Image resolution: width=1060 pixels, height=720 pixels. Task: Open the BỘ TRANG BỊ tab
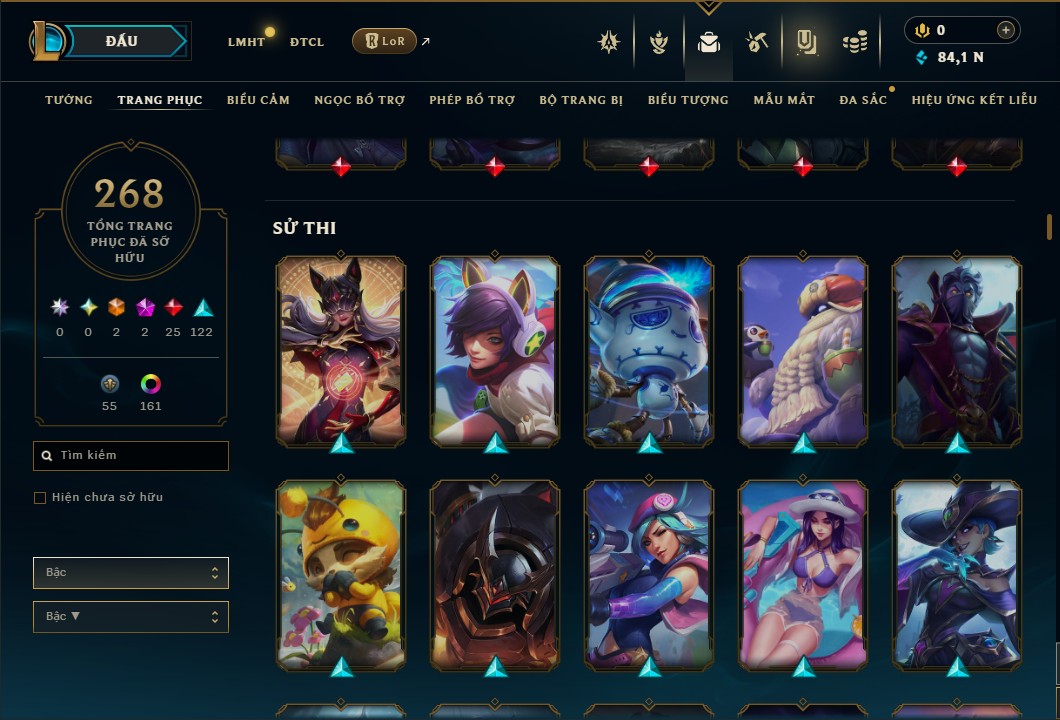[581, 100]
